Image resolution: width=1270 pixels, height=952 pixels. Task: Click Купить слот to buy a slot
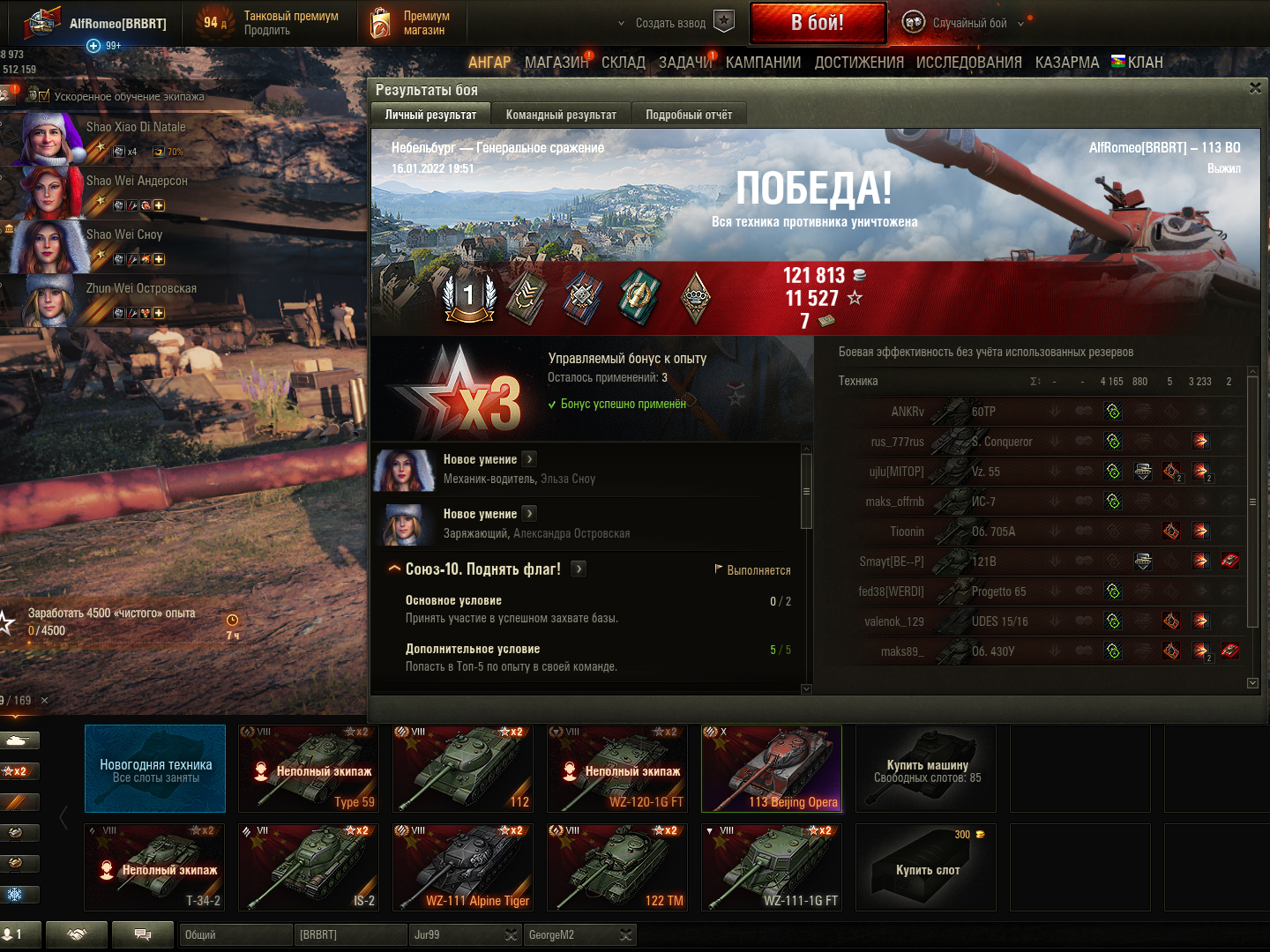click(926, 868)
